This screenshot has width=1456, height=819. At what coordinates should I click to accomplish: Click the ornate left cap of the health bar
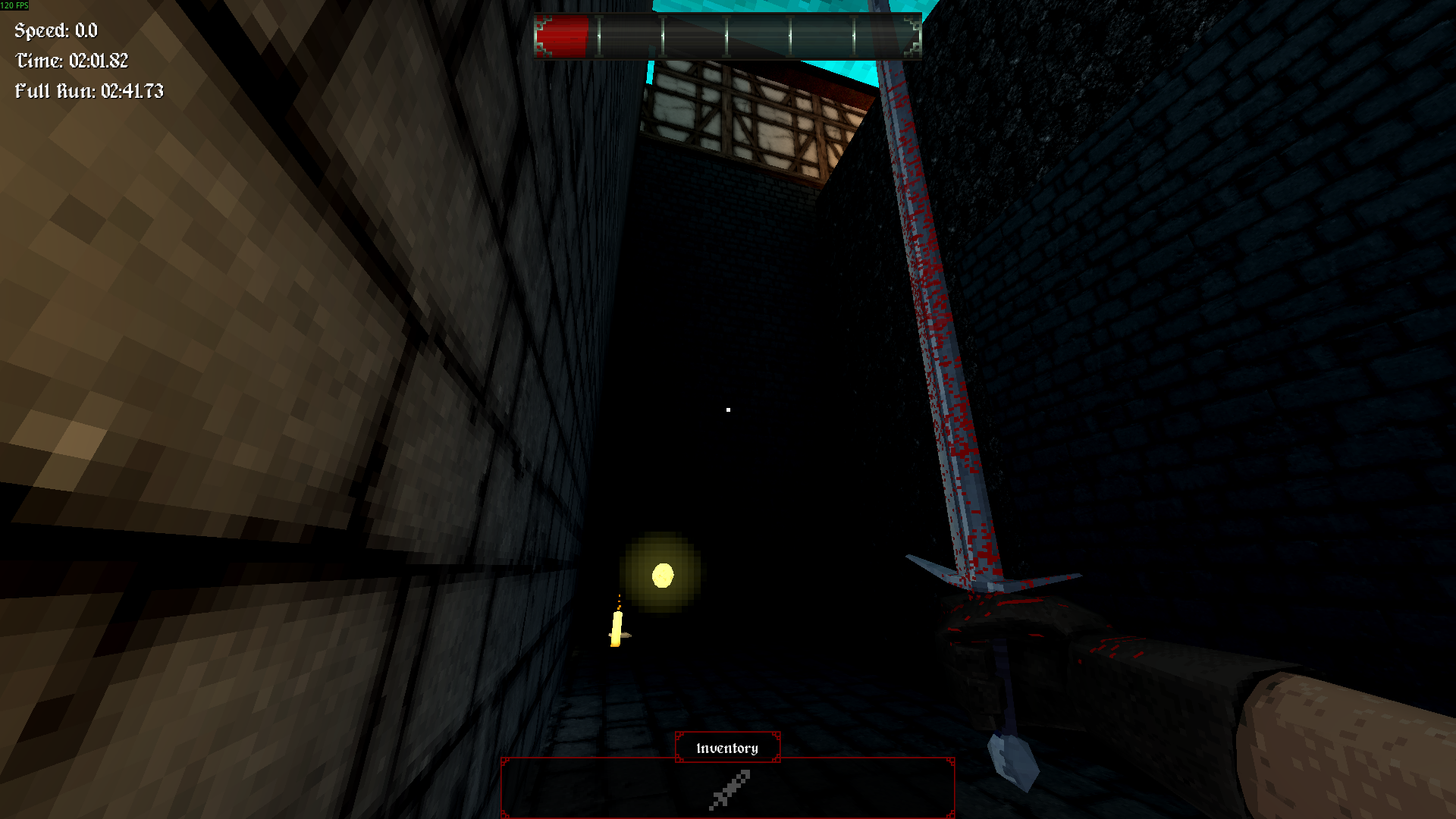543,33
